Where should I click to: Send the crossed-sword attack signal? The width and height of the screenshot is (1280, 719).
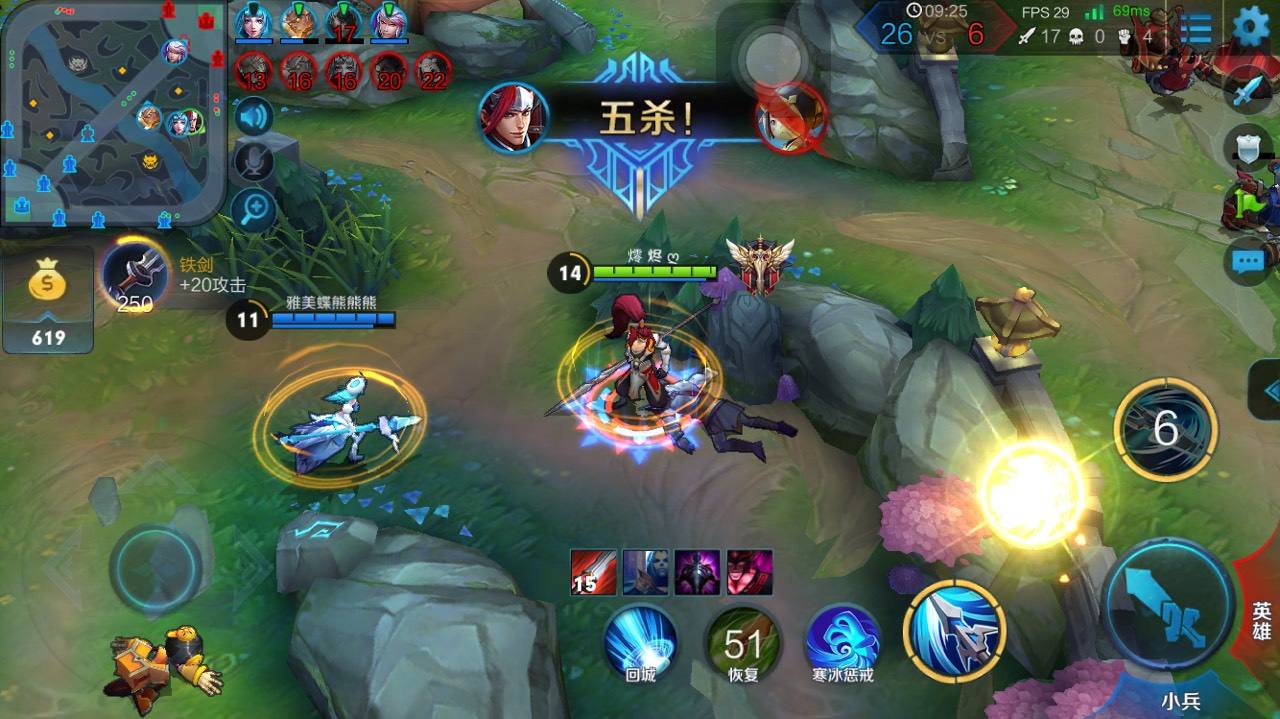coord(1246,93)
